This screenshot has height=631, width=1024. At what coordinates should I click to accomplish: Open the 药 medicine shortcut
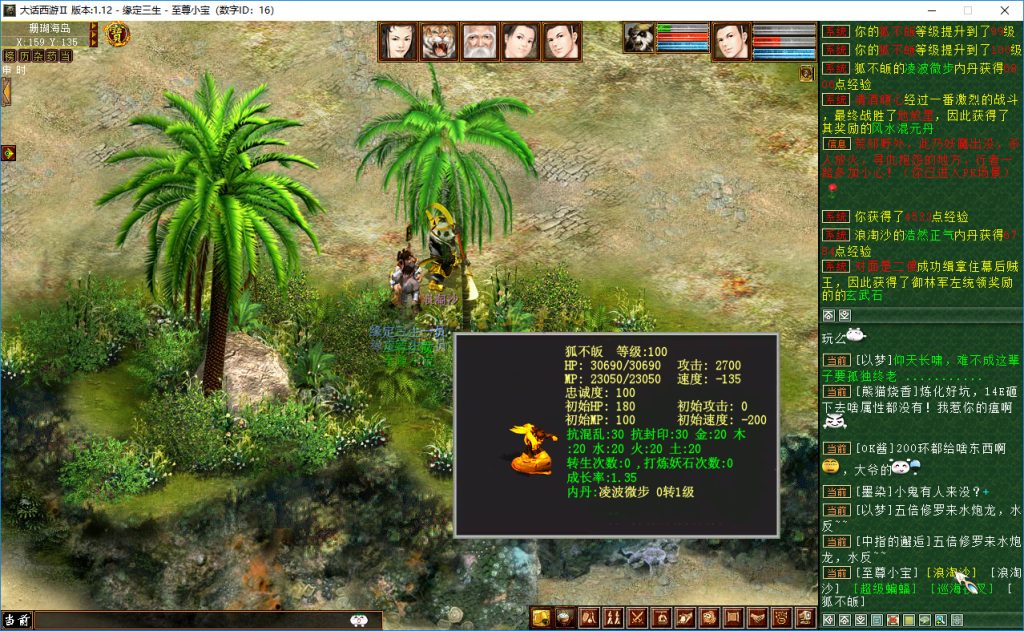(x=52, y=56)
